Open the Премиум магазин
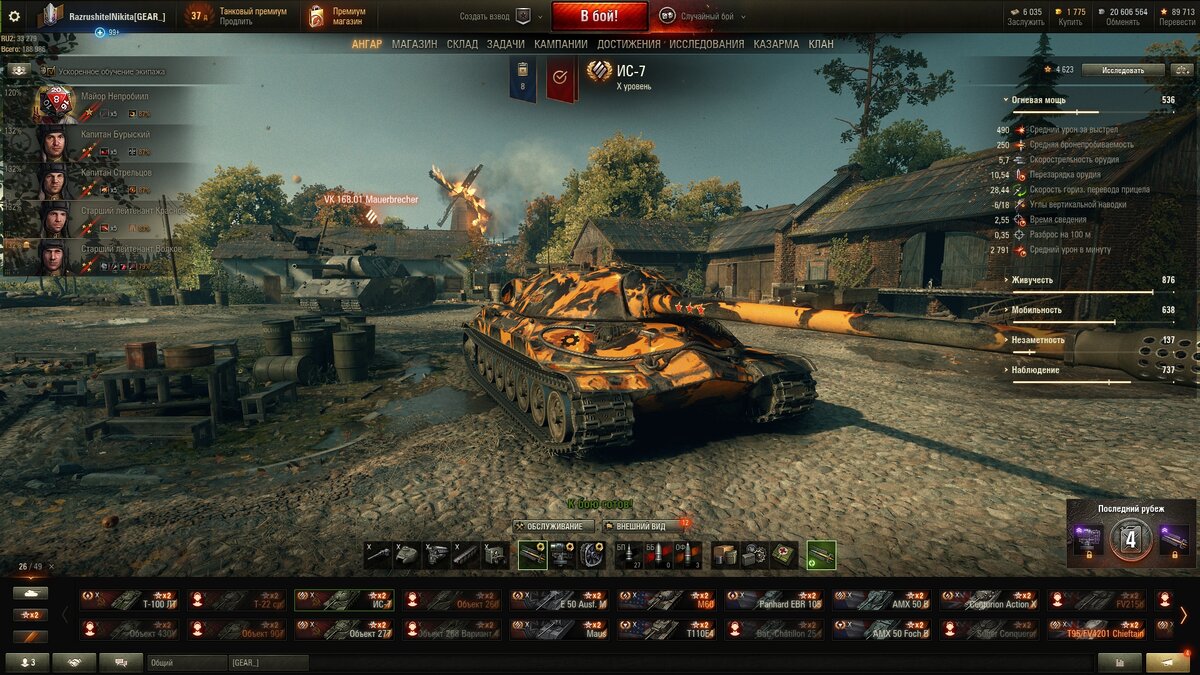This screenshot has width=1200, height=675. pos(337,16)
